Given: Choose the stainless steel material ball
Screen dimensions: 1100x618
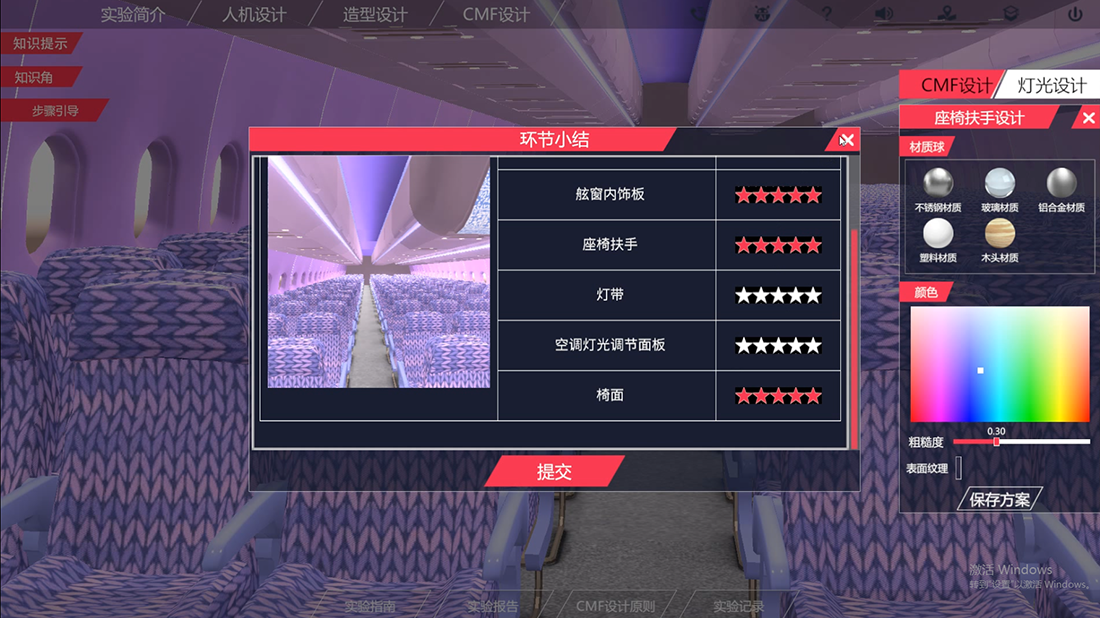Looking at the screenshot, I should (937, 183).
